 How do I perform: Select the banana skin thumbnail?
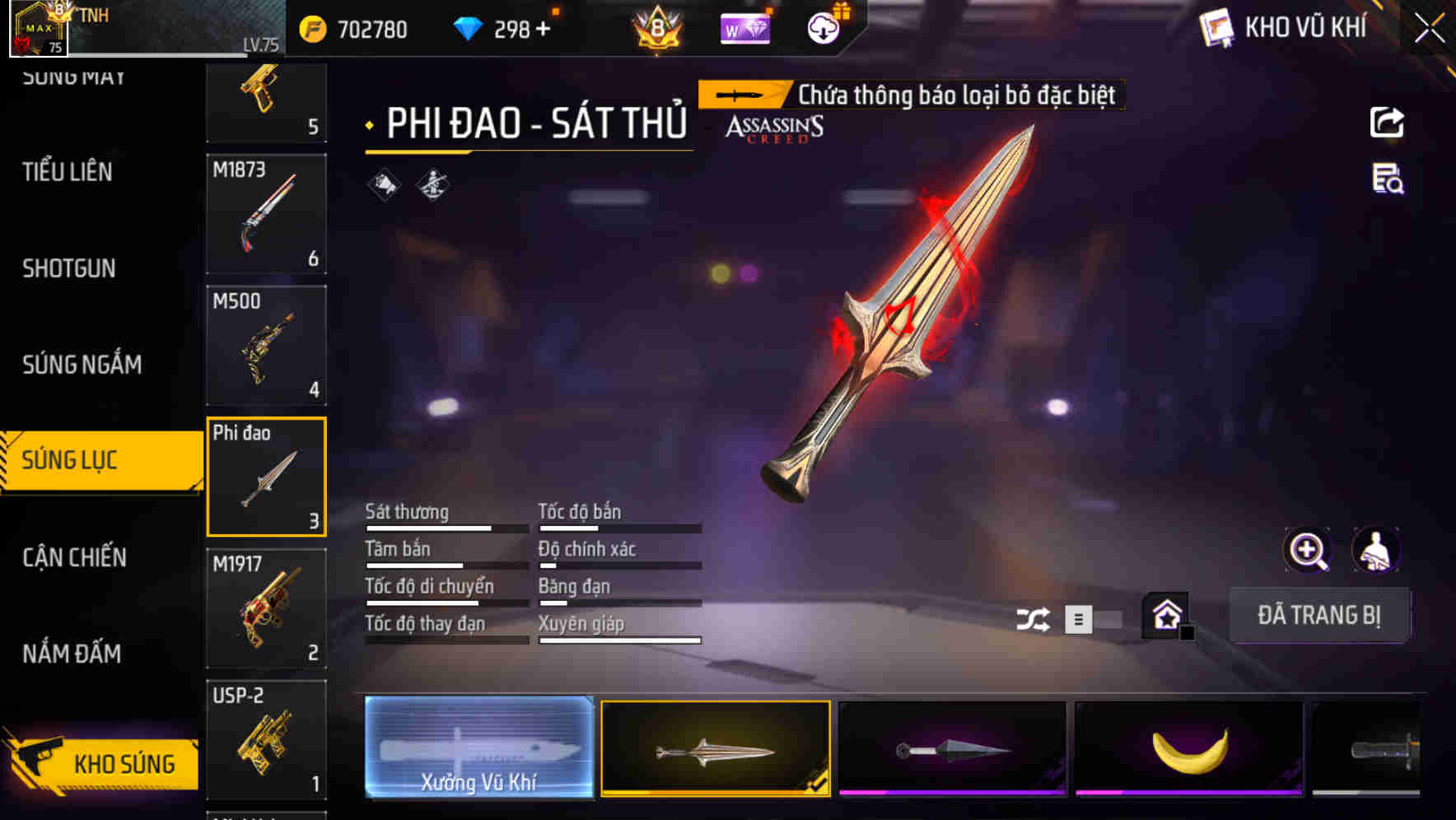tap(1189, 752)
